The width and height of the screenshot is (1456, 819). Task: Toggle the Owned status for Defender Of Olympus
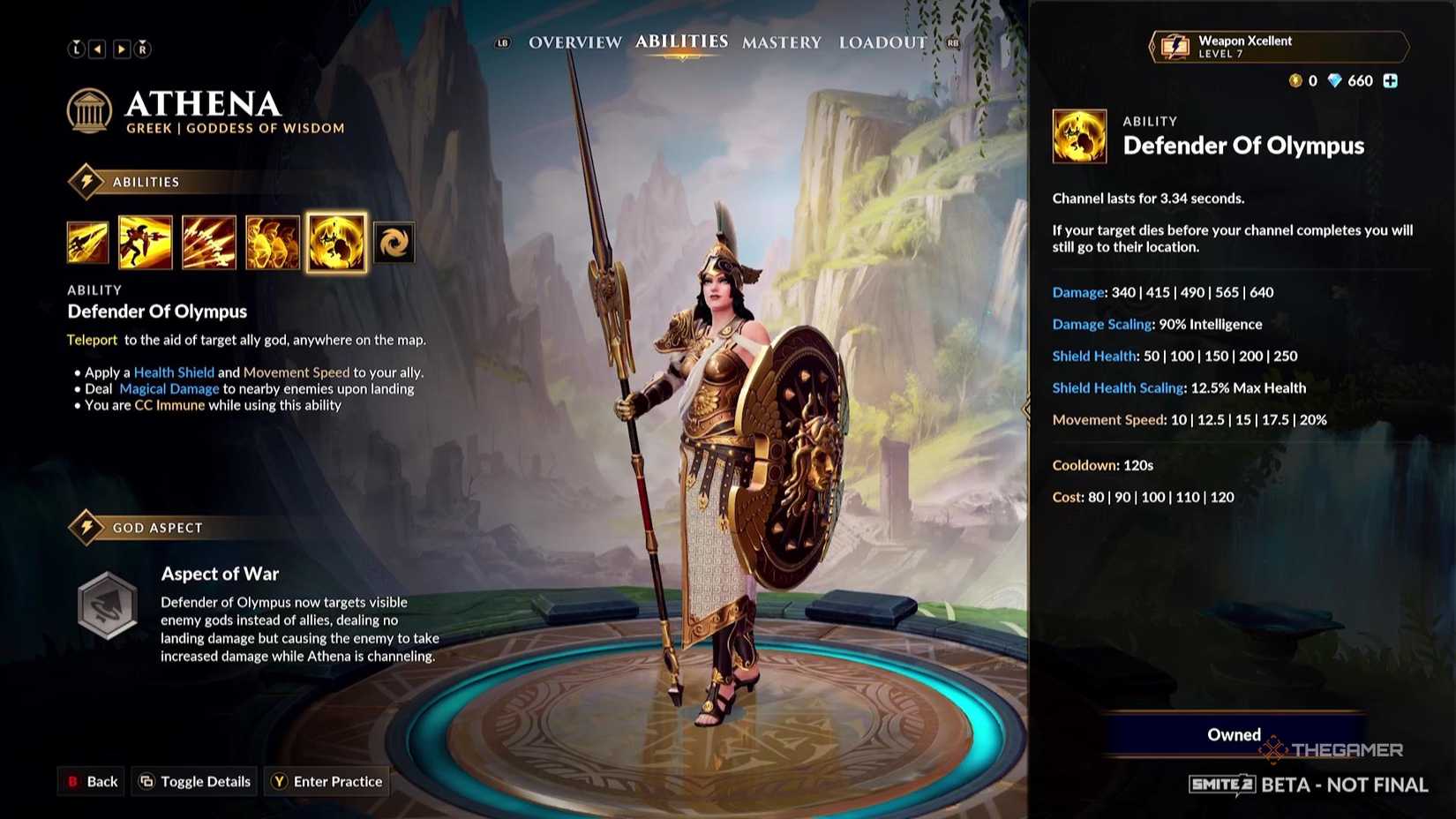(x=1233, y=734)
